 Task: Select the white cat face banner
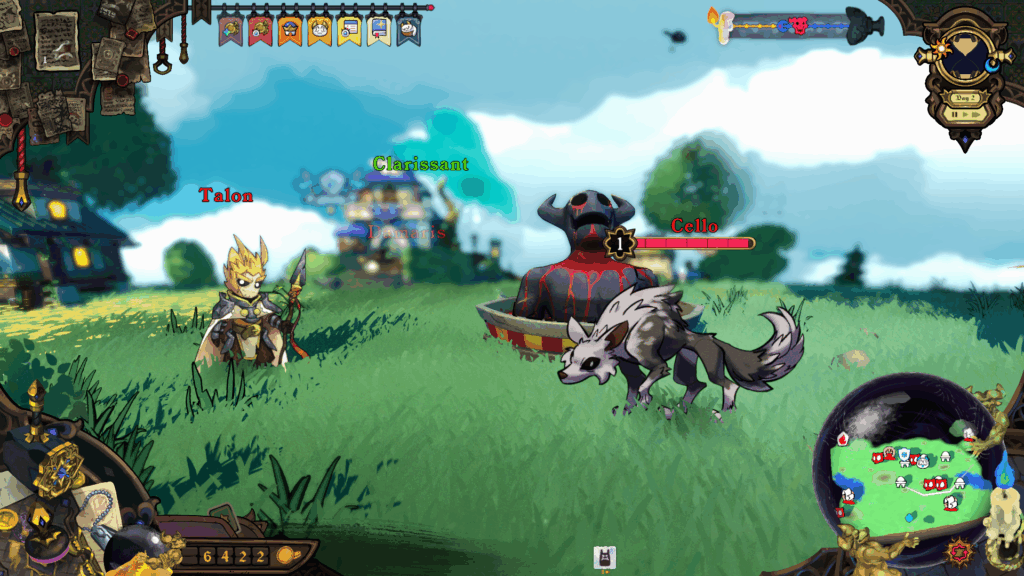(x=319, y=30)
